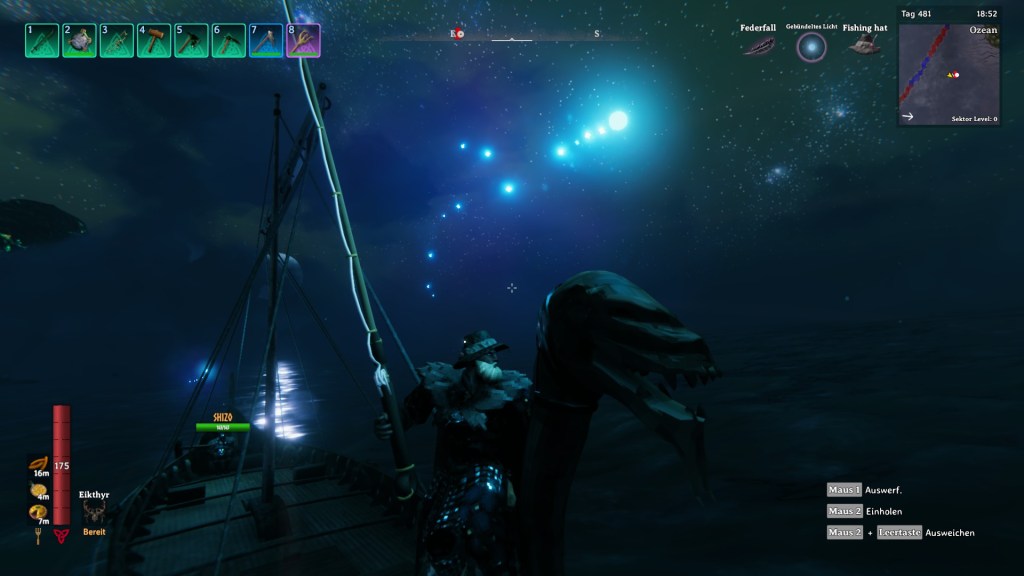1024x576 pixels.
Task: Click the food icon with 7m remaining
Action: [x=39, y=513]
